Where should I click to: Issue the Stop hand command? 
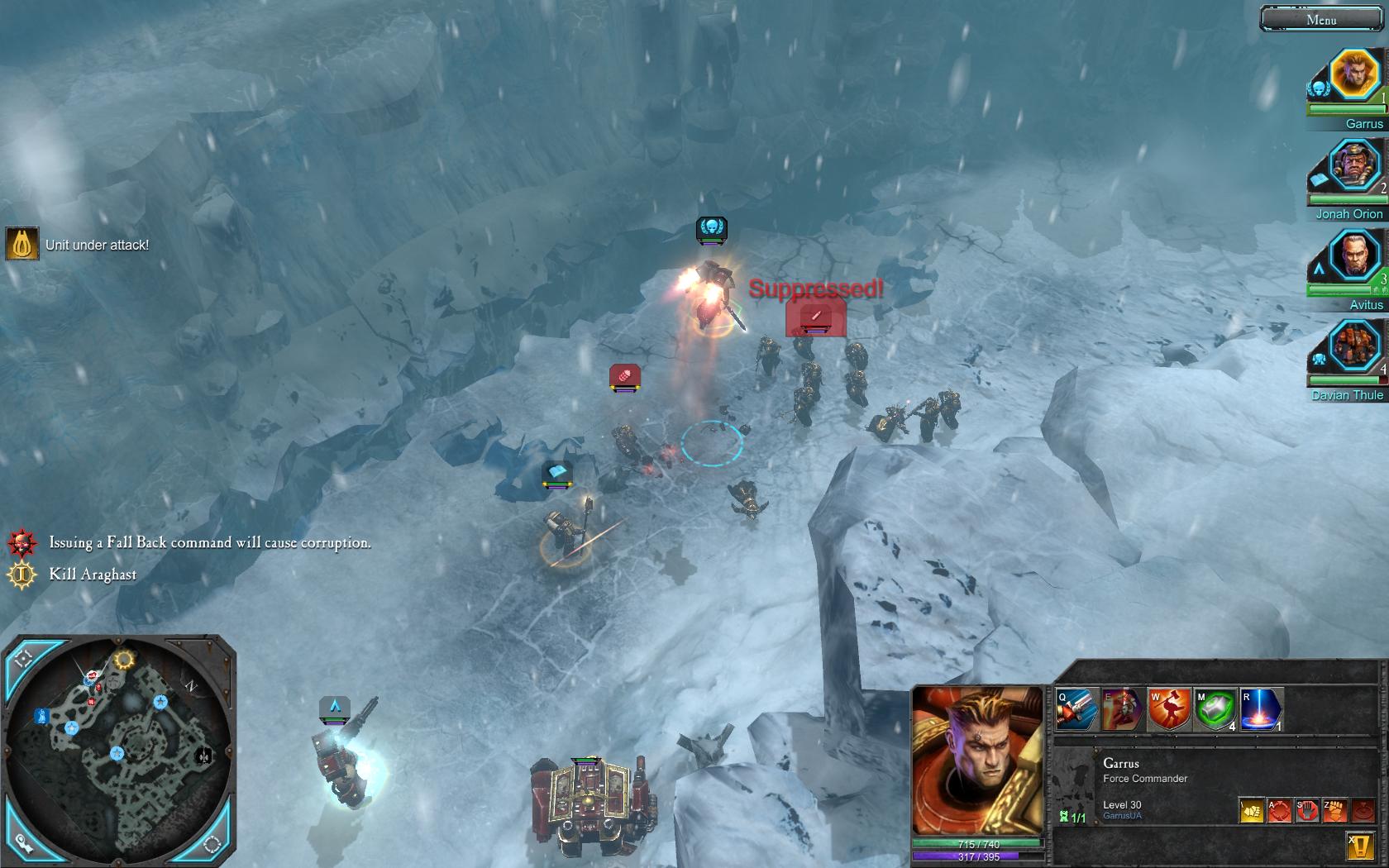(x=1307, y=810)
